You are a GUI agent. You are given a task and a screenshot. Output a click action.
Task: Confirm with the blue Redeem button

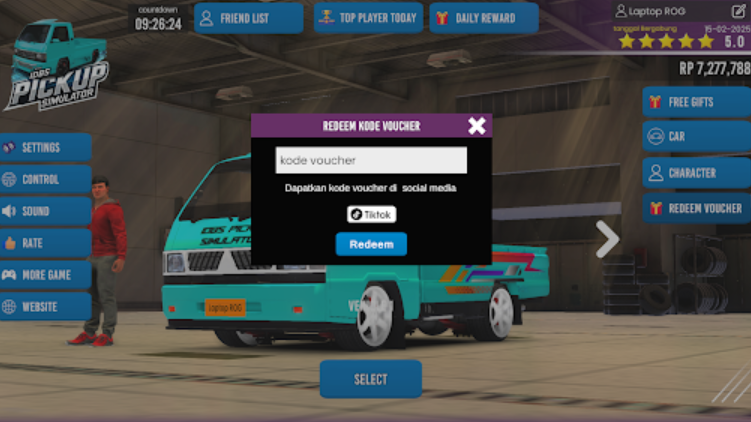click(x=371, y=244)
